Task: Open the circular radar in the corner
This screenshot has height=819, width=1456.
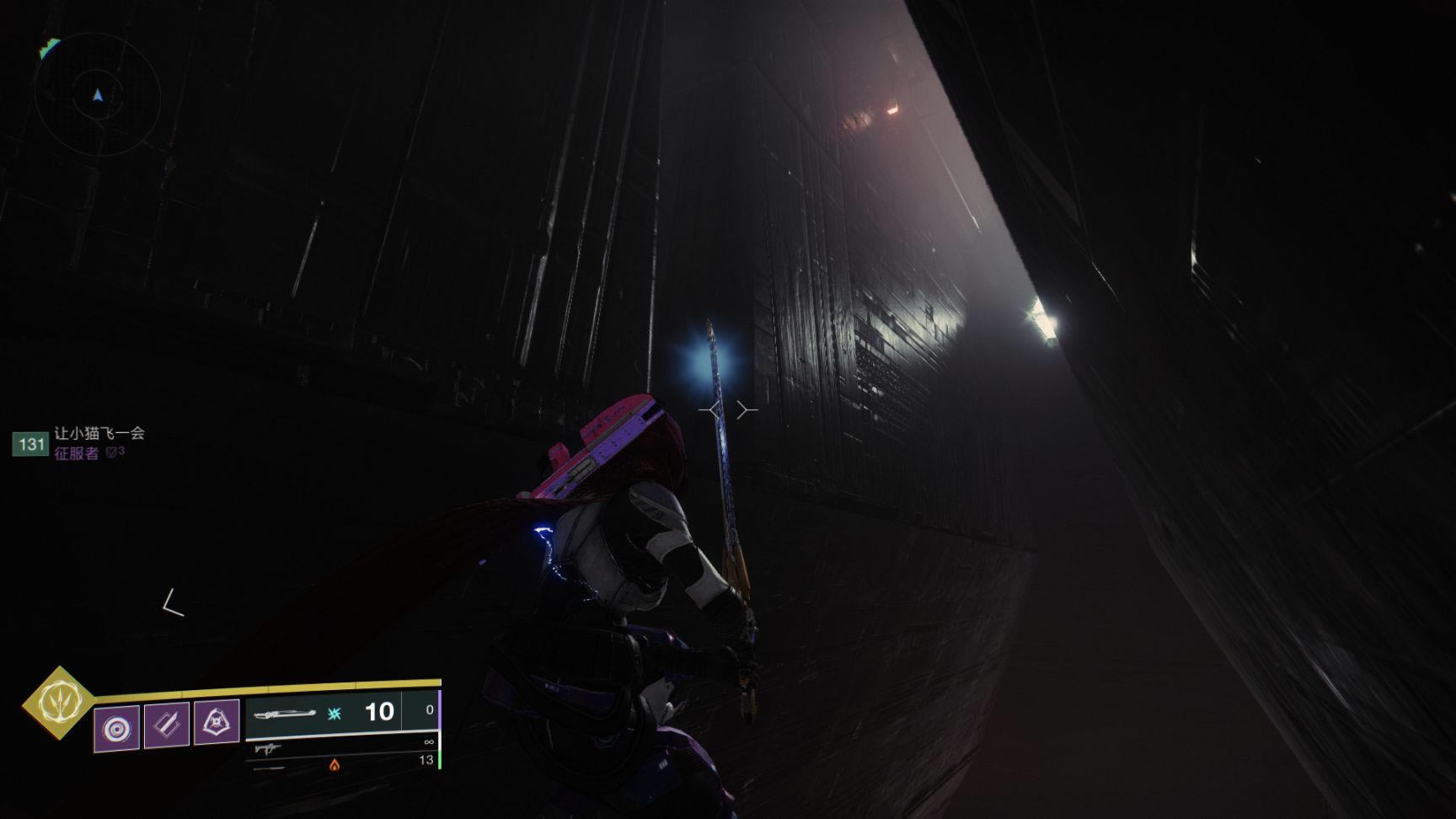Action: (x=98, y=95)
